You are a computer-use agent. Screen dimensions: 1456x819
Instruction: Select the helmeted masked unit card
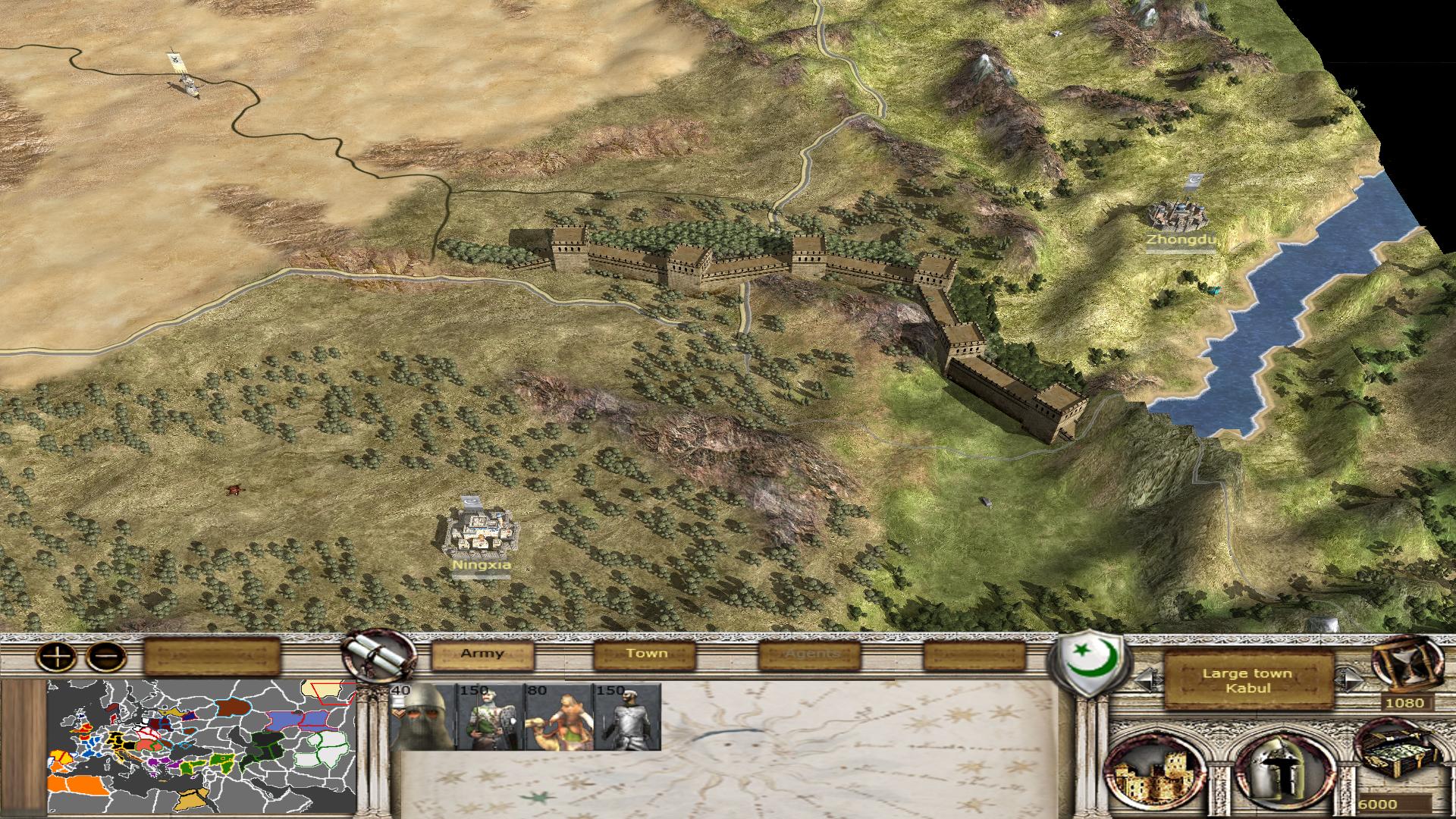[422, 717]
